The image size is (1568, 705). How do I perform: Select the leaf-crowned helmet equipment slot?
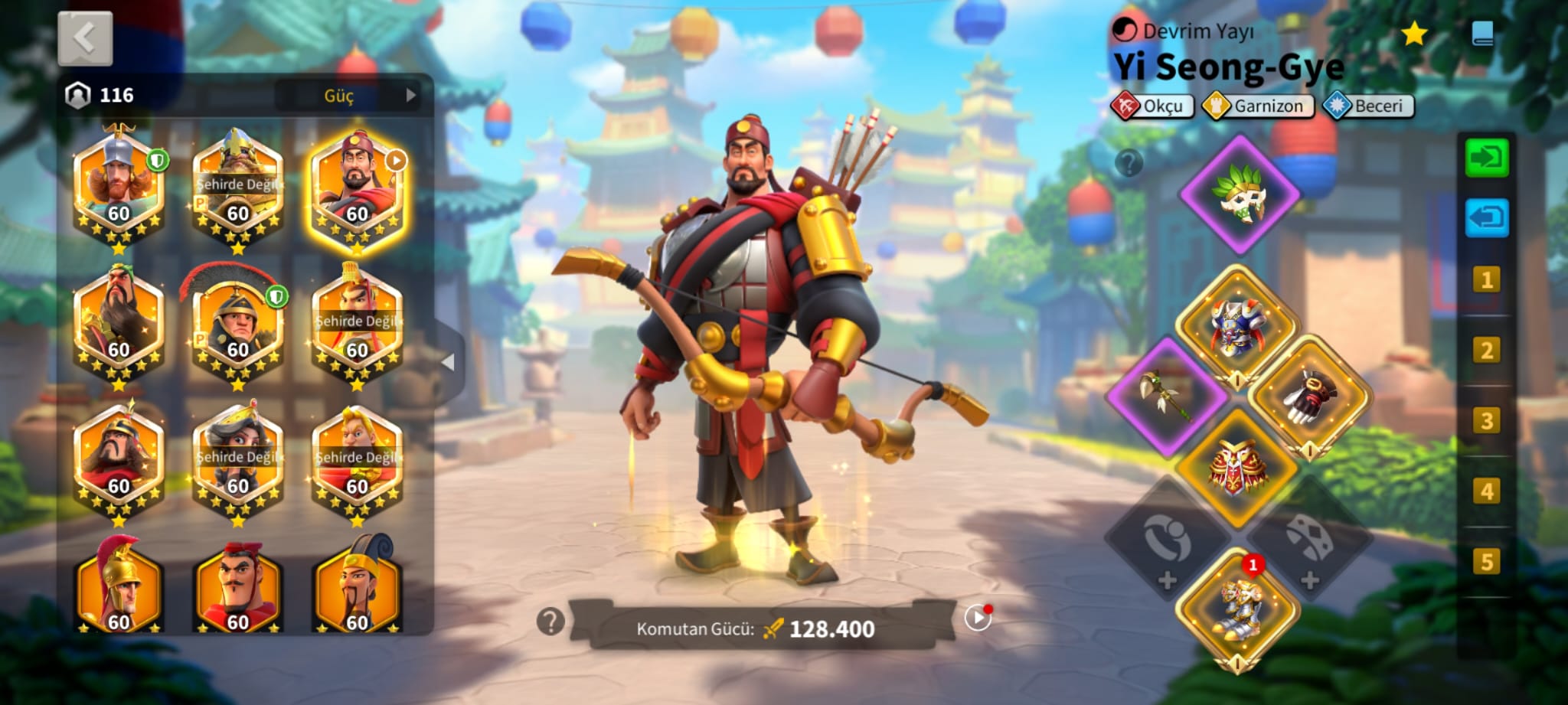(x=1240, y=194)
